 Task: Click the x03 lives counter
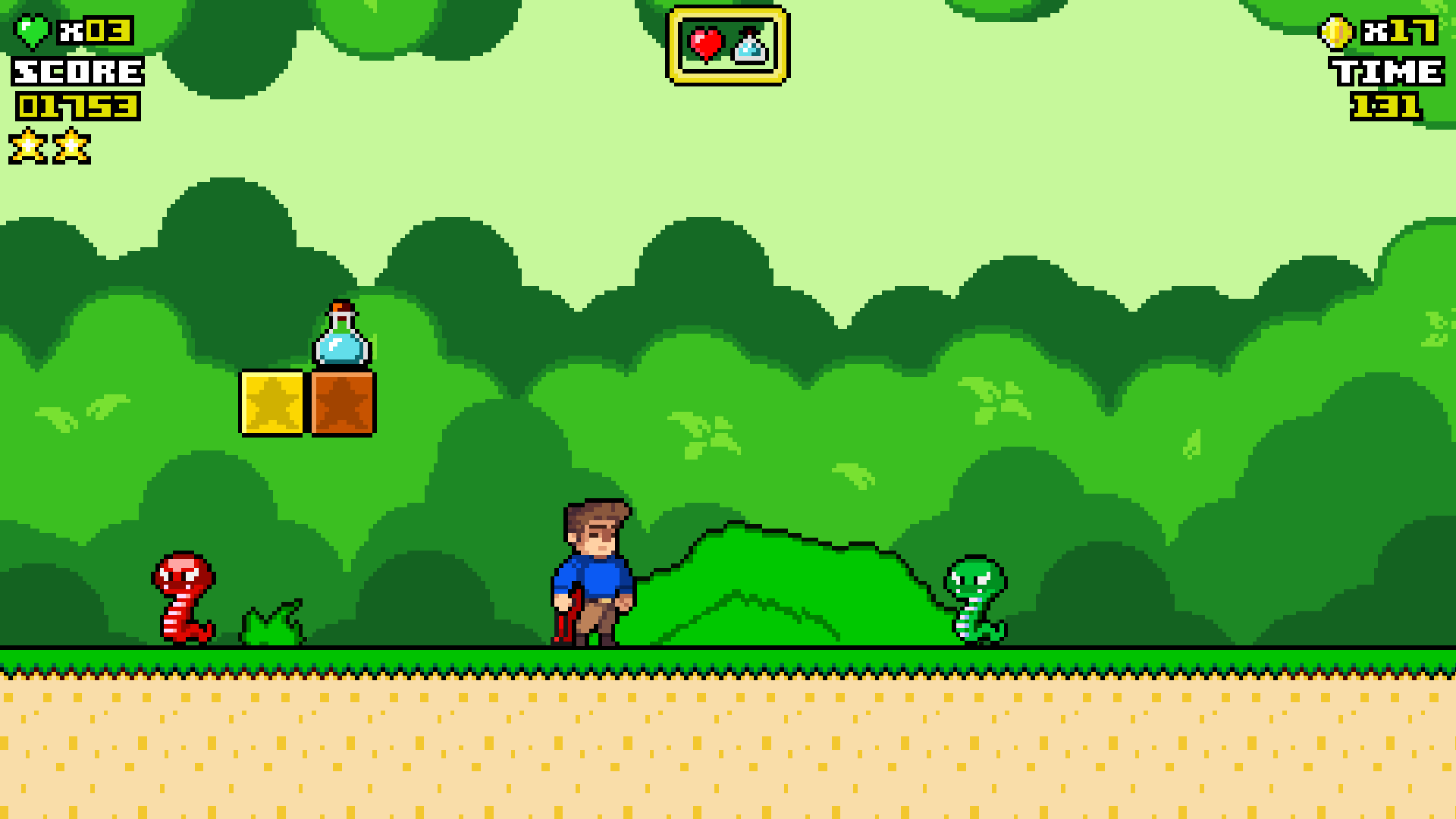pos(93,32)
